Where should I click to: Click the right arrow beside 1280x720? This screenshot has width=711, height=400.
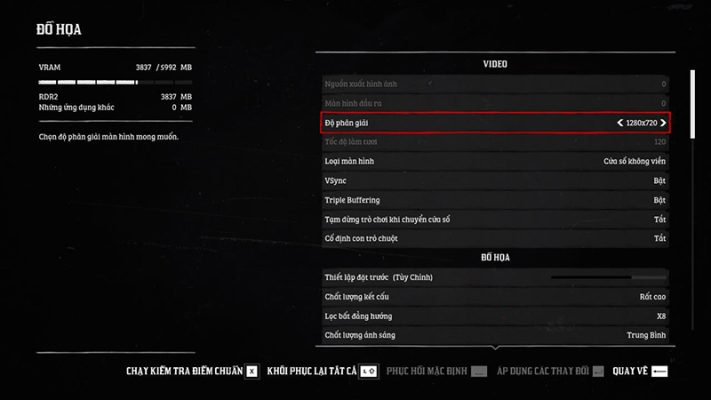pyautogui.click(x=662, y=123)
